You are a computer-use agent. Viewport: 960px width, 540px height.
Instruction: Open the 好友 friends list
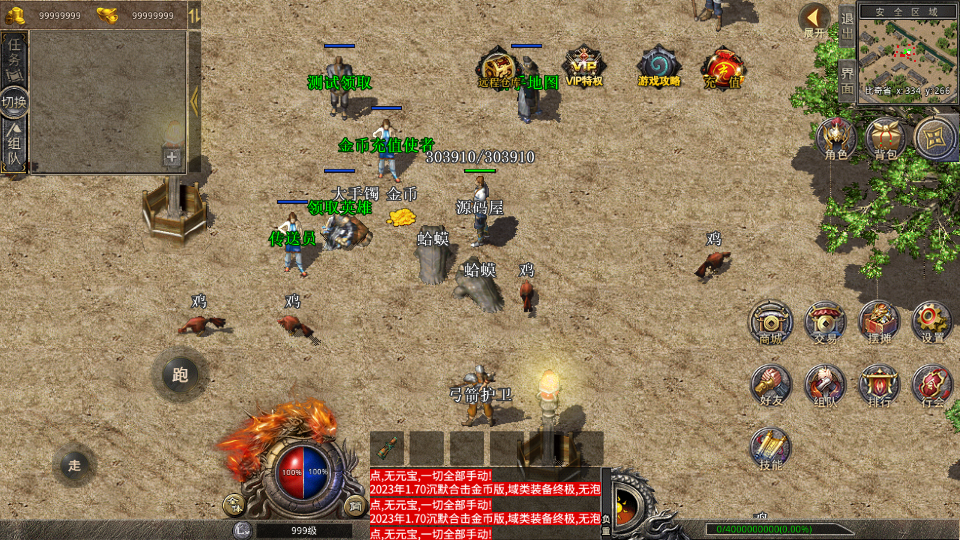(771, 385)
